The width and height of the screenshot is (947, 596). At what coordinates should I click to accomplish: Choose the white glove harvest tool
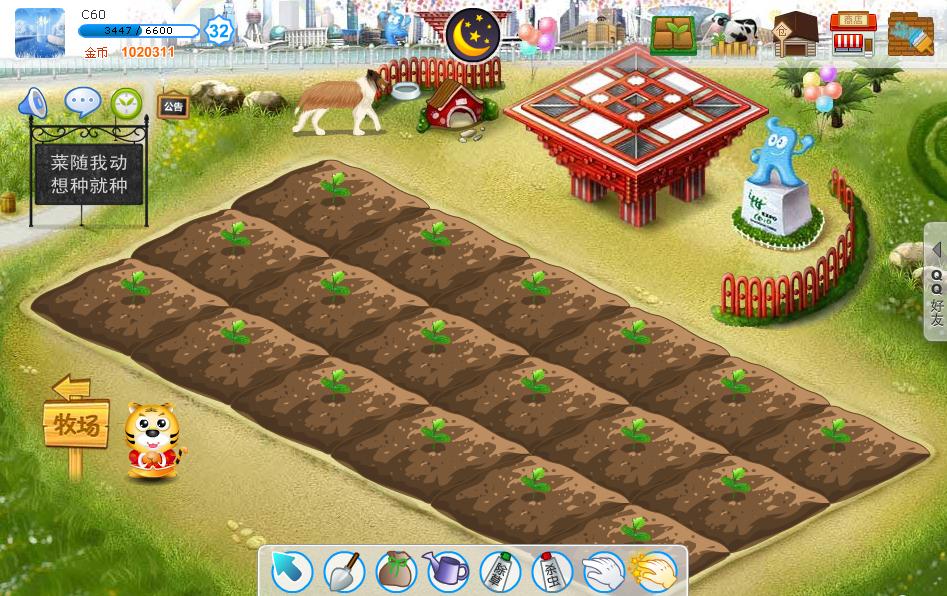[x=603, y=571]
